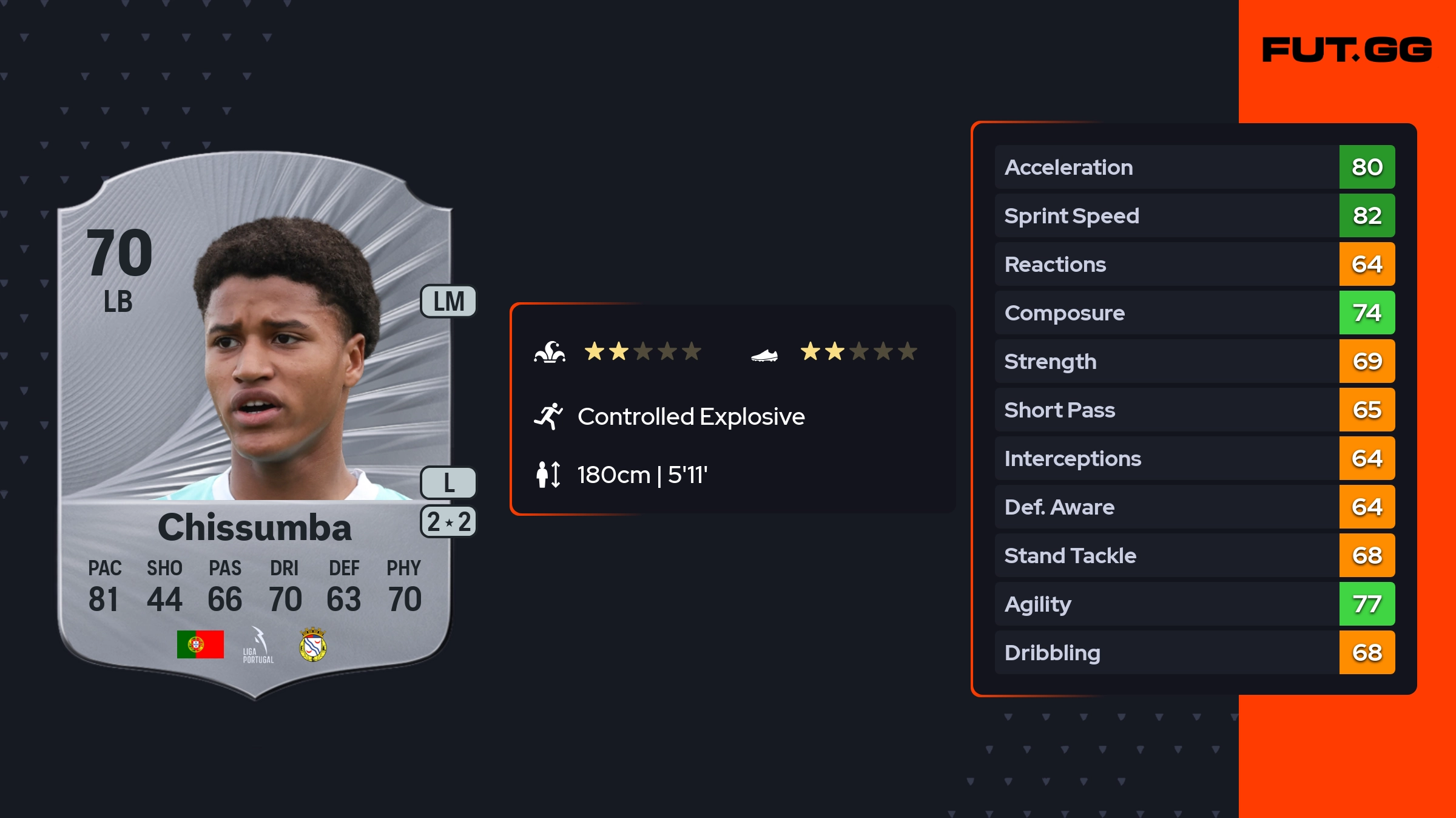Click the club crest on the card
1456x818 pixels.
pos(313,644)
